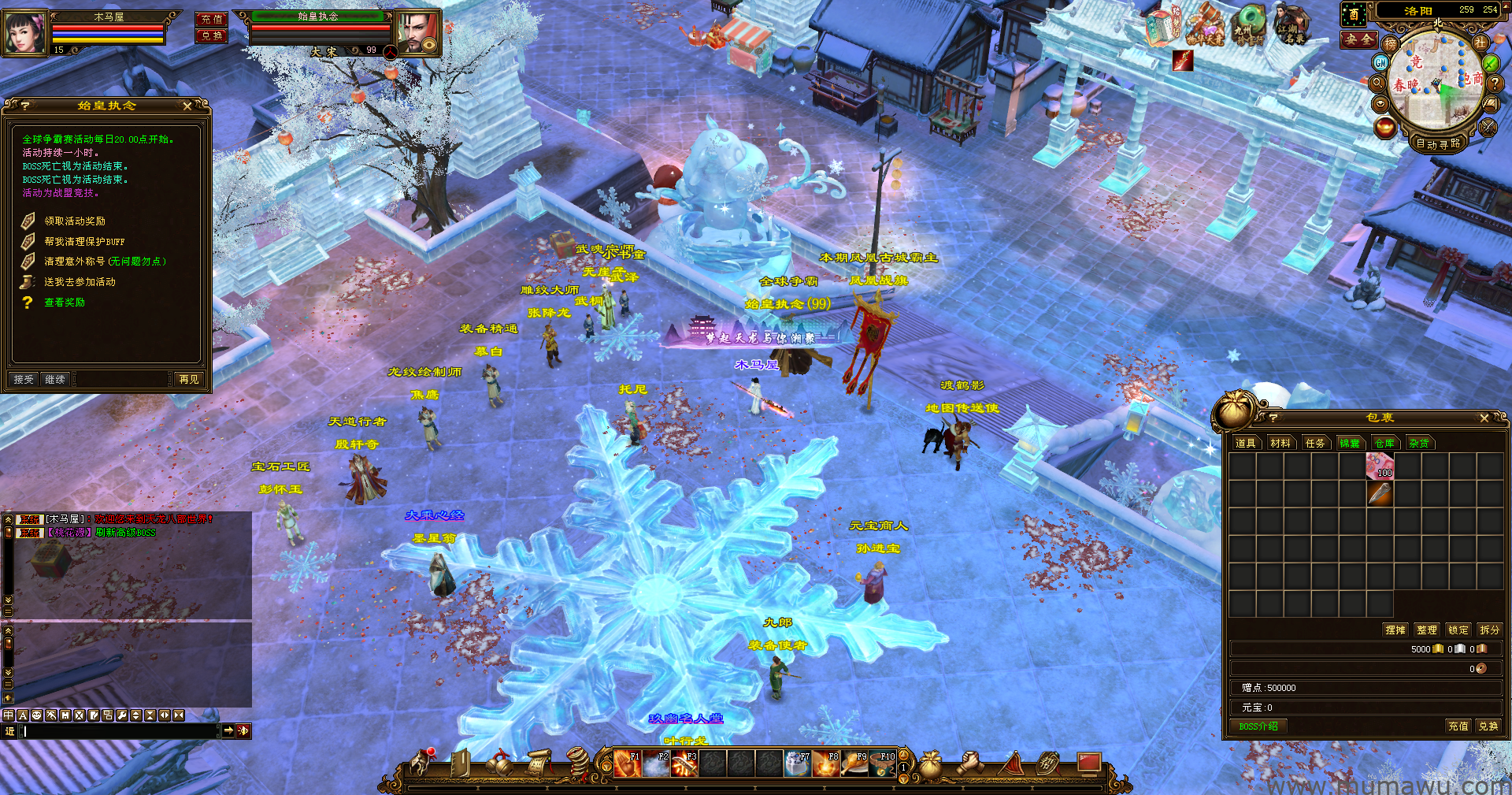The width and height of the screenshot is (1512, 795).
Task: Open the 摆摊 stall button
Action: [1395, 630]
